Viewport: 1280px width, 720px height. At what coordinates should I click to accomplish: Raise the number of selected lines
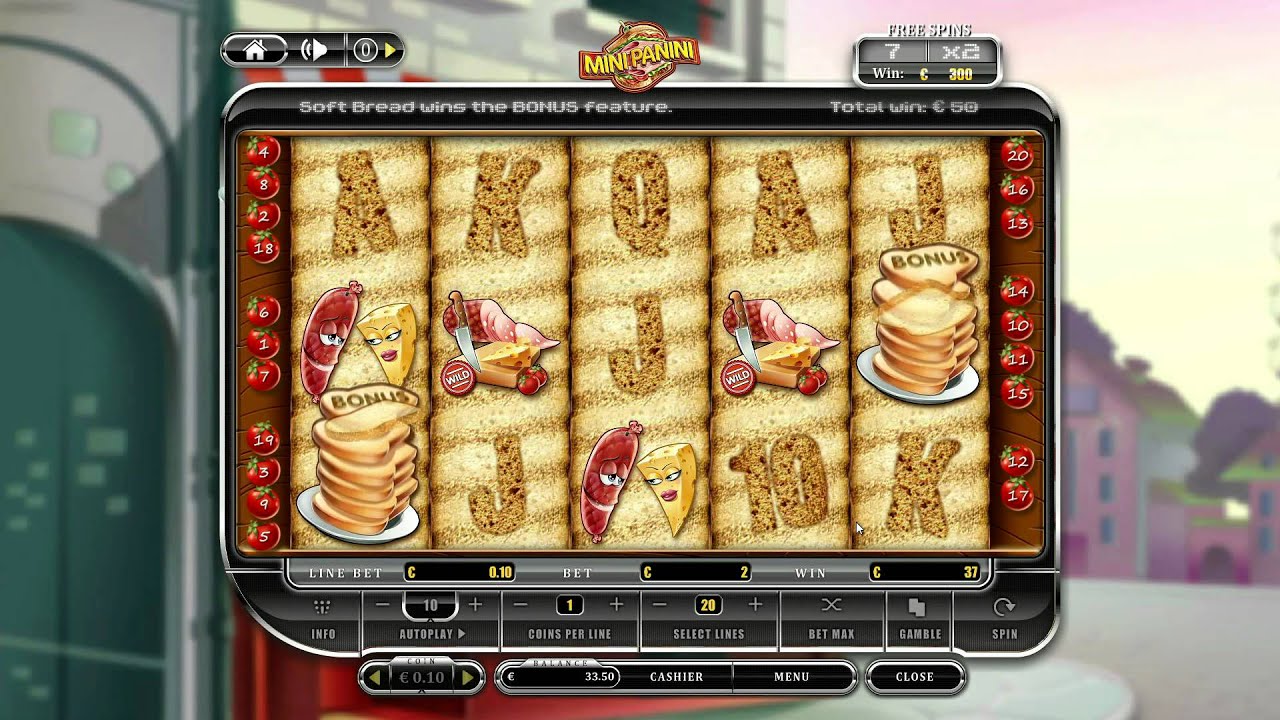755,605
